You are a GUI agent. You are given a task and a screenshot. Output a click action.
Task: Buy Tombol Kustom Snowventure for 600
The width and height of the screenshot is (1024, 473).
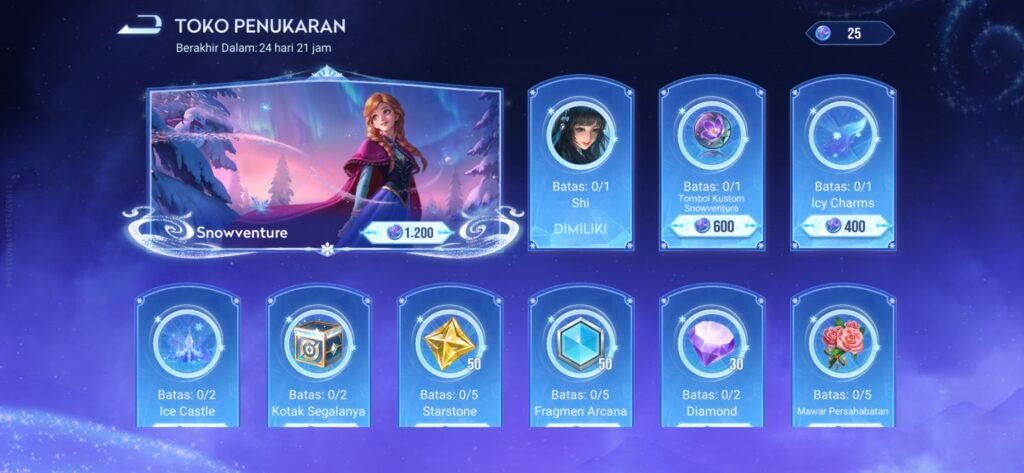pos(712,225)
